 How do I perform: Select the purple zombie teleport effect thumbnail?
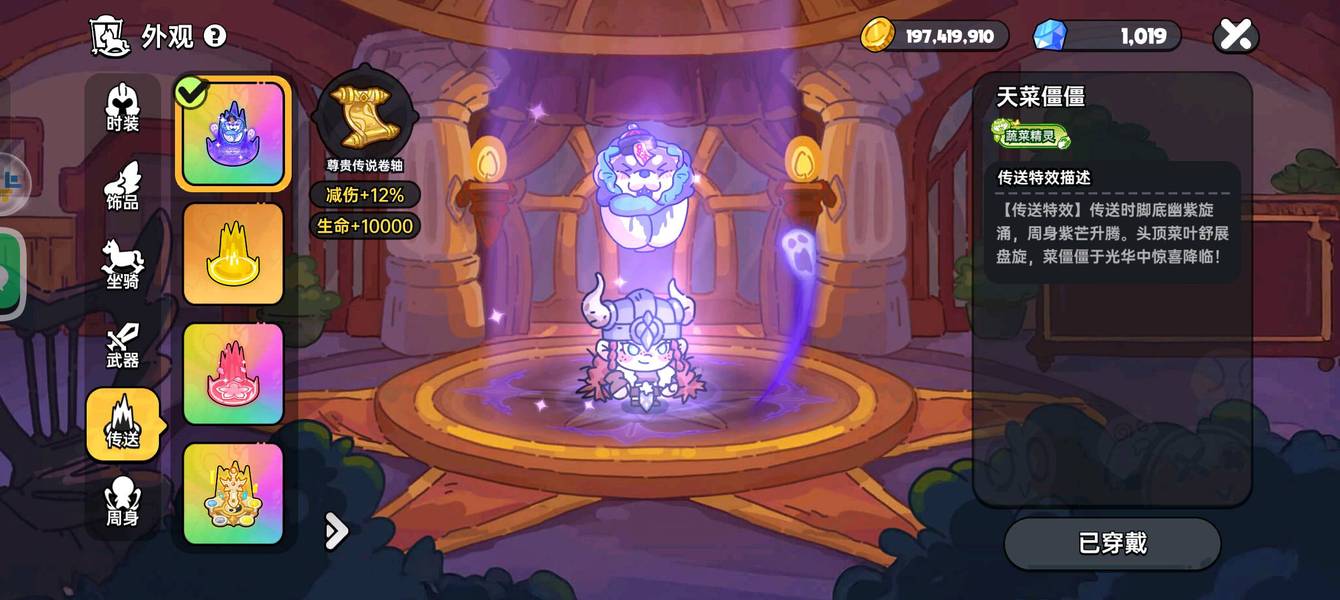[233, 134]
